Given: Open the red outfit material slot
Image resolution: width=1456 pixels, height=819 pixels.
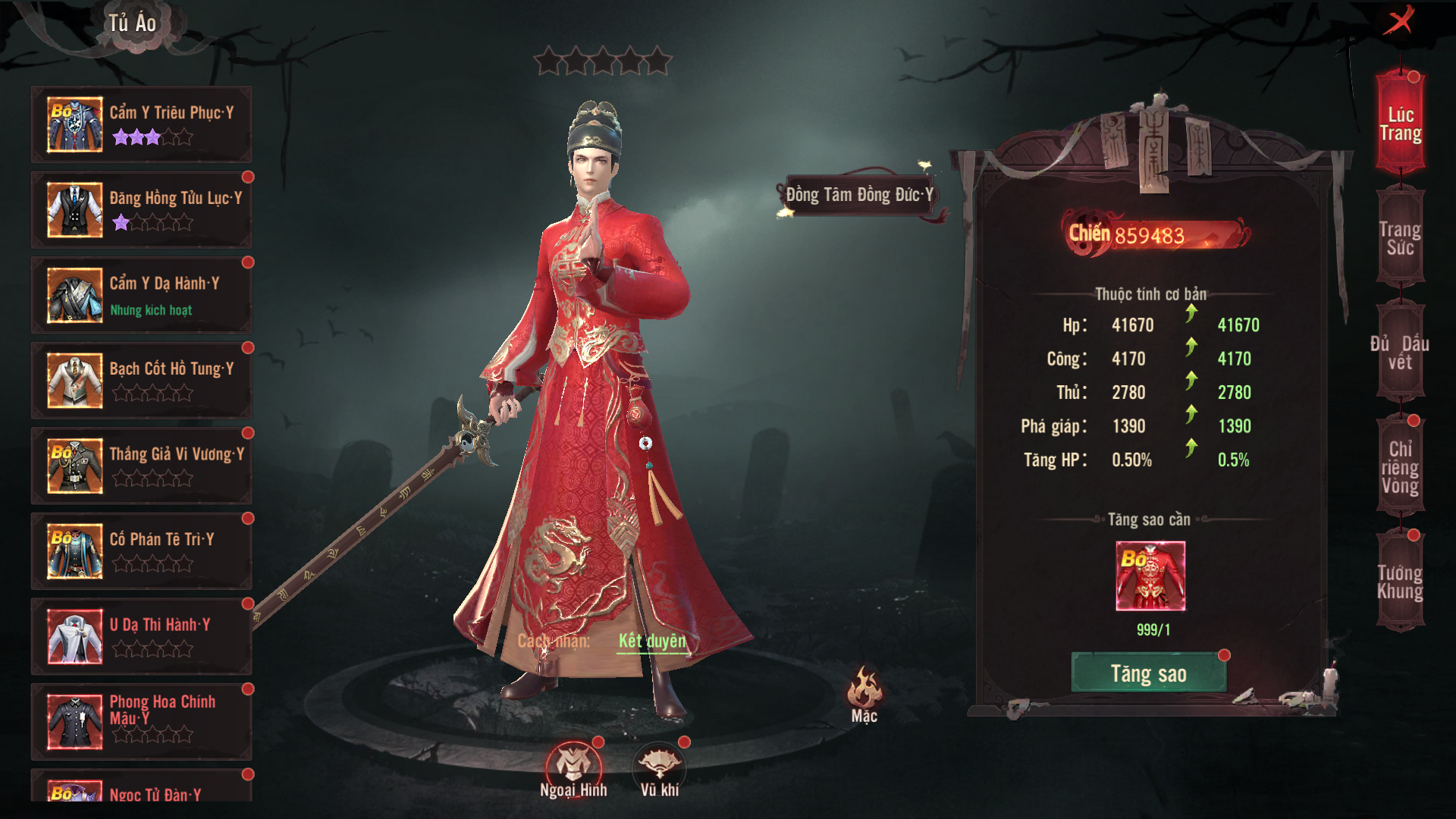Looking at the screenshot, I should (x=1150, y=576).
